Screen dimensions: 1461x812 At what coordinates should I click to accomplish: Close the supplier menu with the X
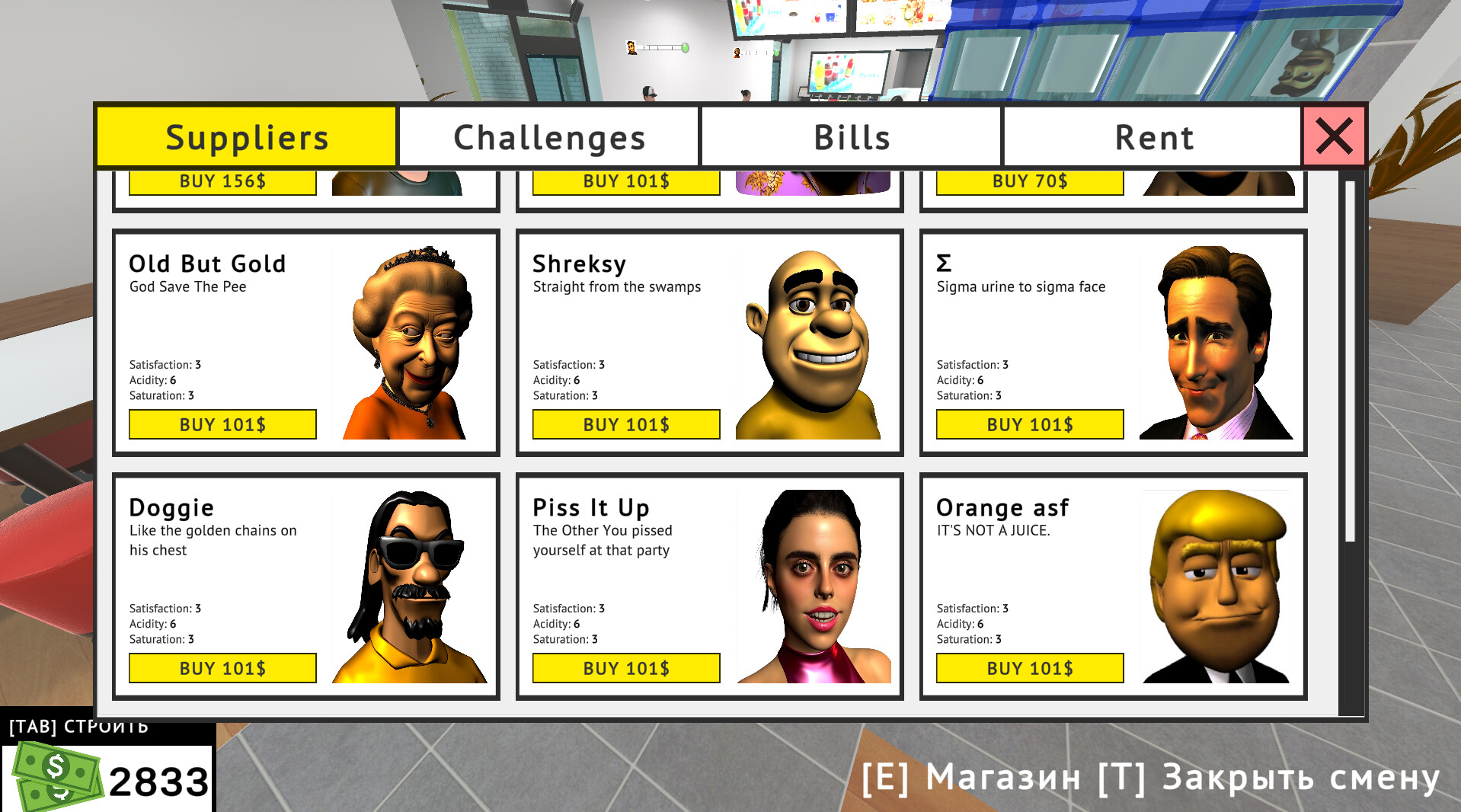click(x=1334, y=137)
